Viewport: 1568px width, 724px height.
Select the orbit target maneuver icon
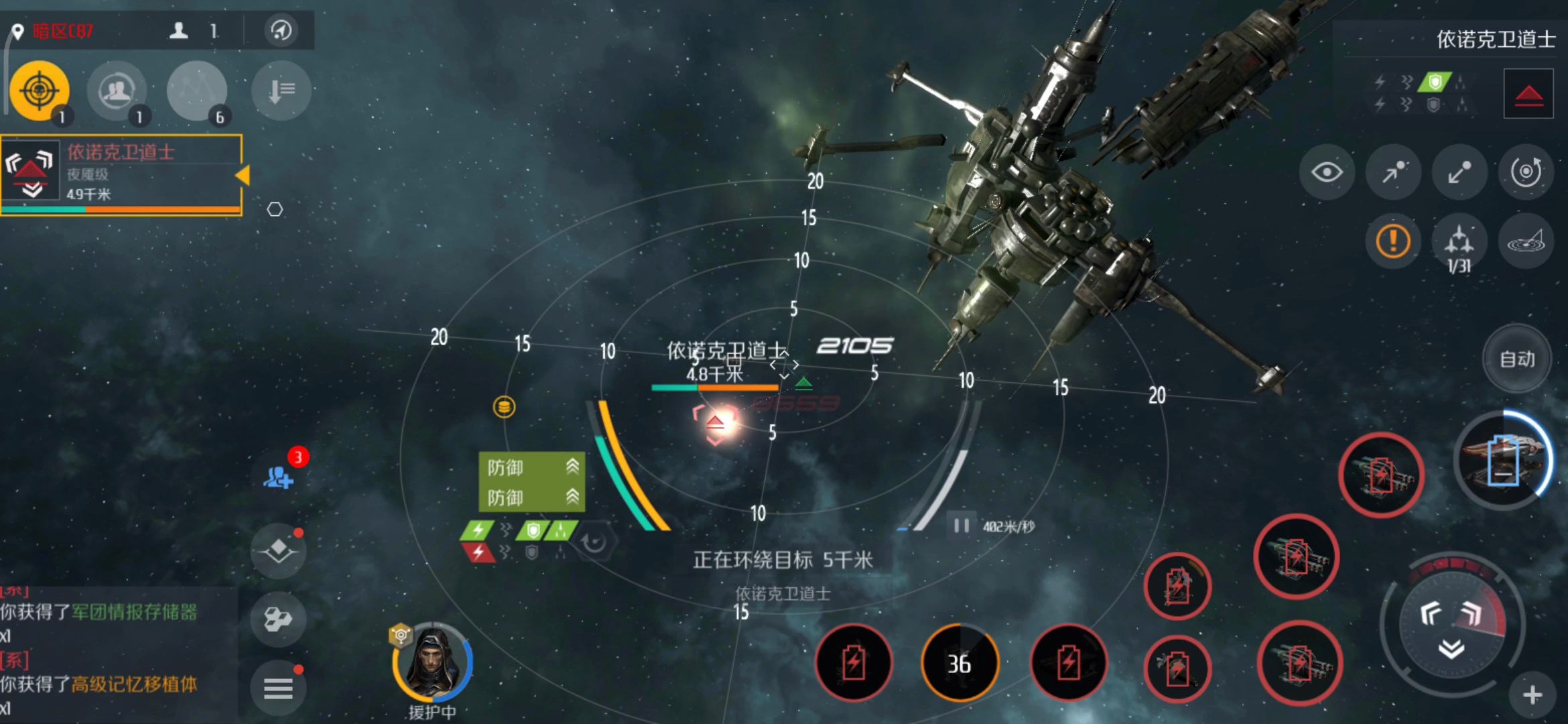coord(1526,172)
